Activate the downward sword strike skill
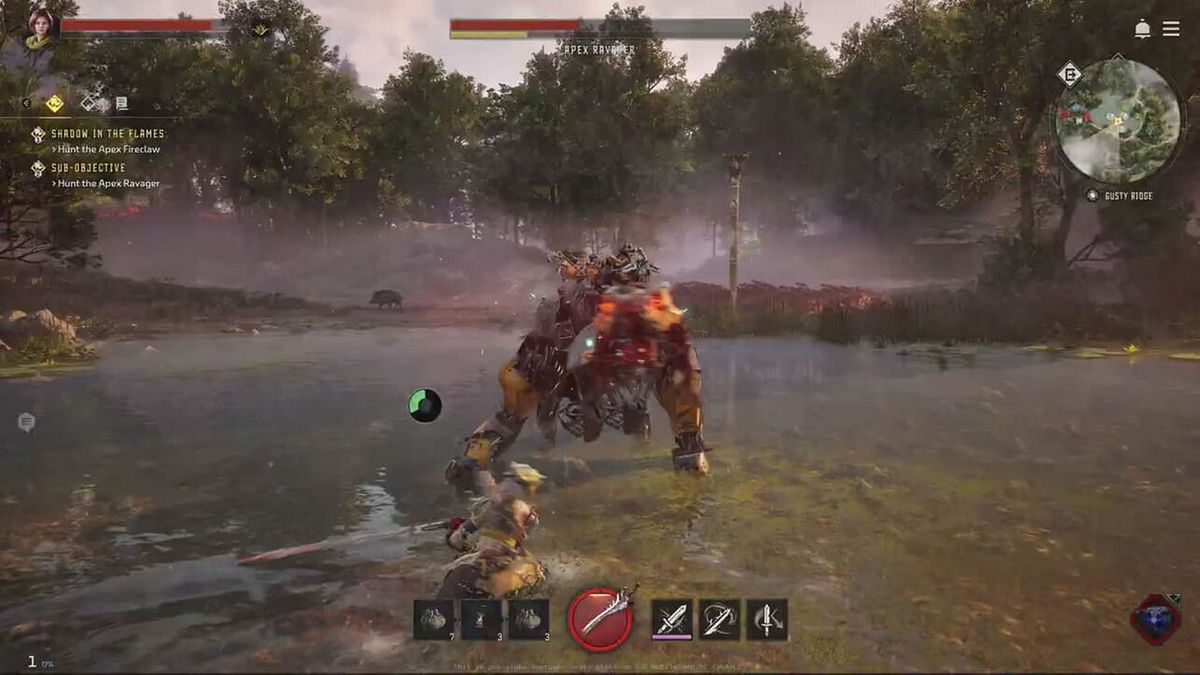 point(767,619)
